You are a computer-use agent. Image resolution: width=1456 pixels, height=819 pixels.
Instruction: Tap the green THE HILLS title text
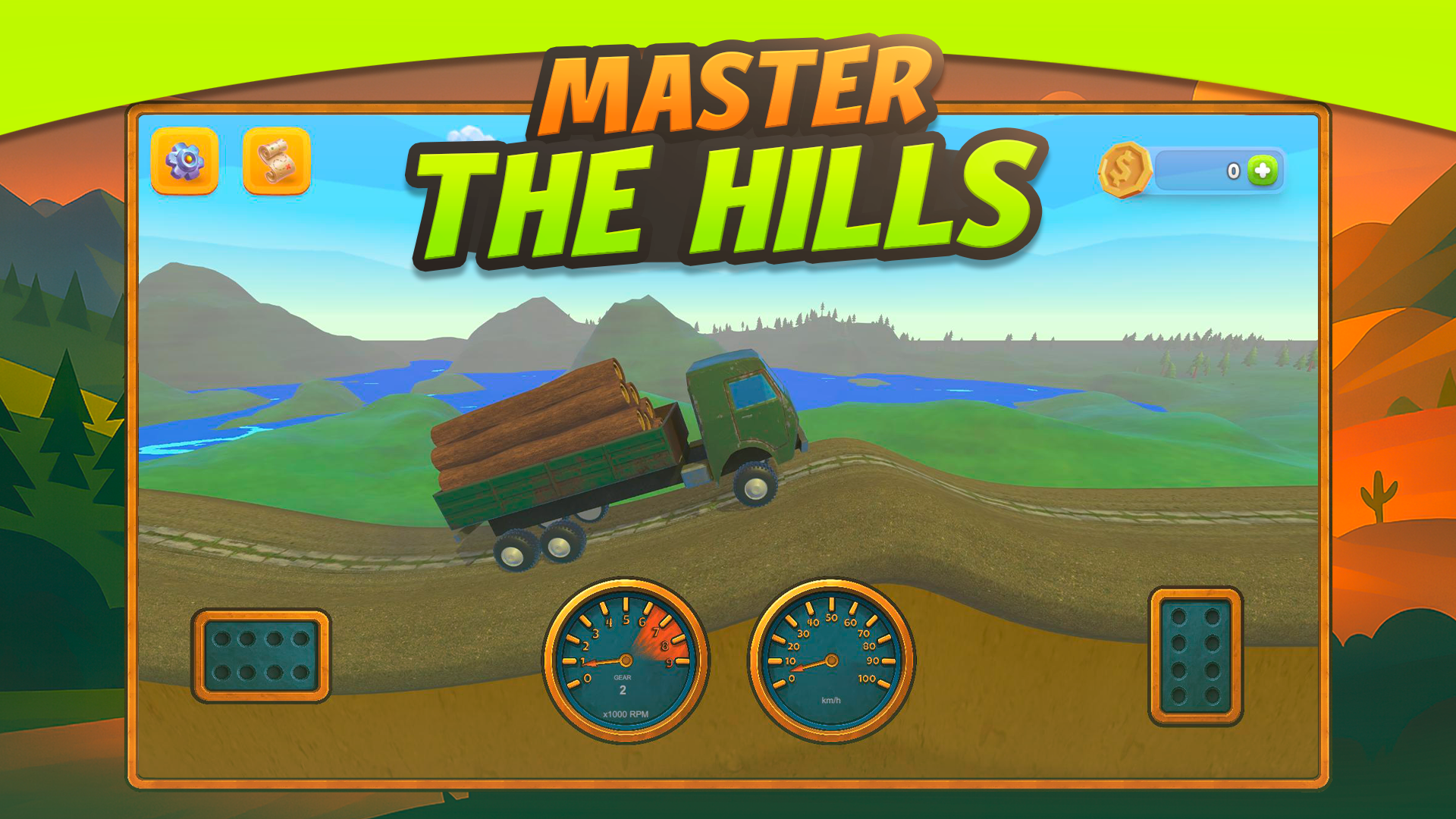pyautogui.click(x=720, y=190)
